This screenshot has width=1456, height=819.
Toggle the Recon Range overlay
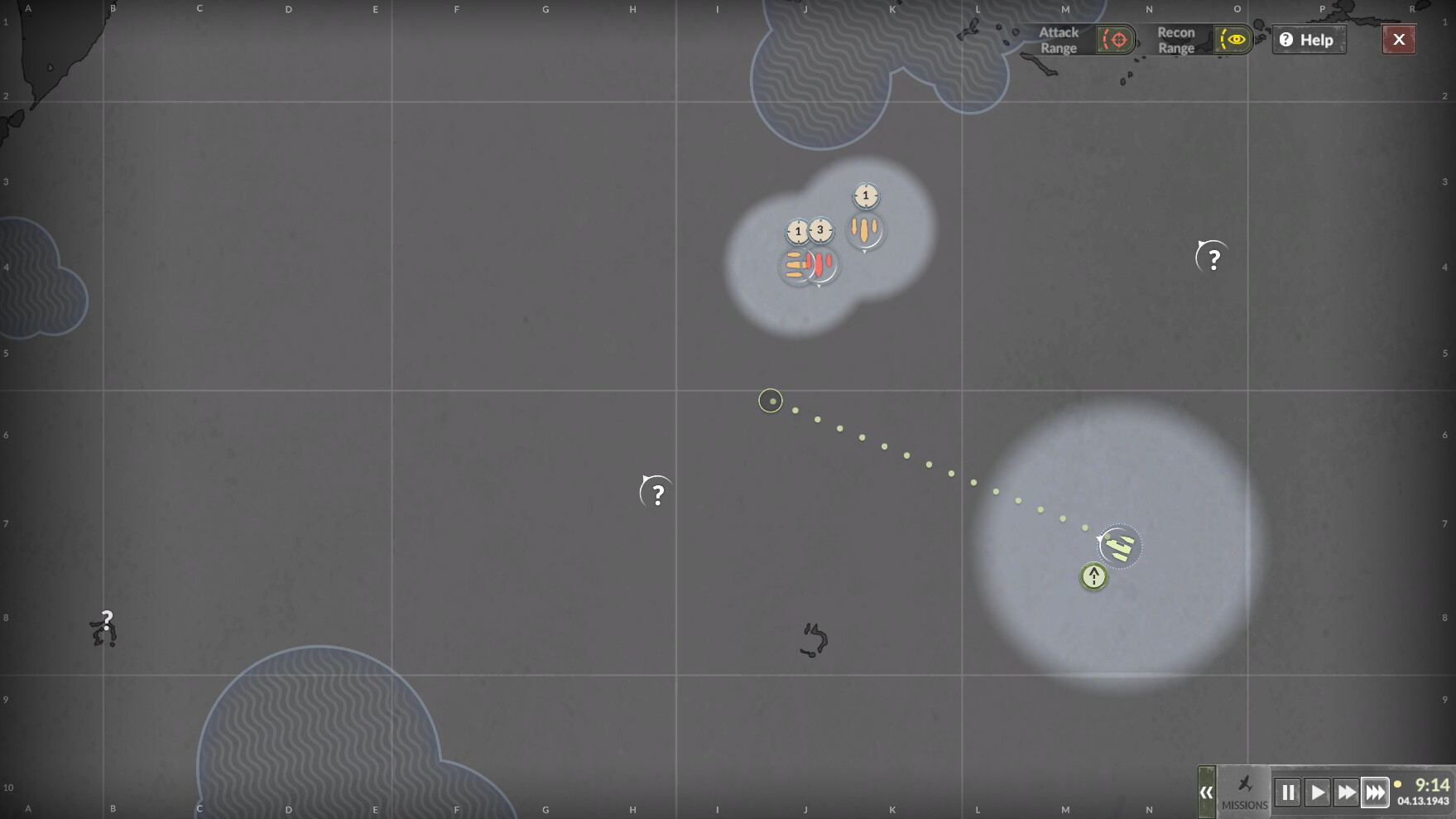[x=1234, y=40]
